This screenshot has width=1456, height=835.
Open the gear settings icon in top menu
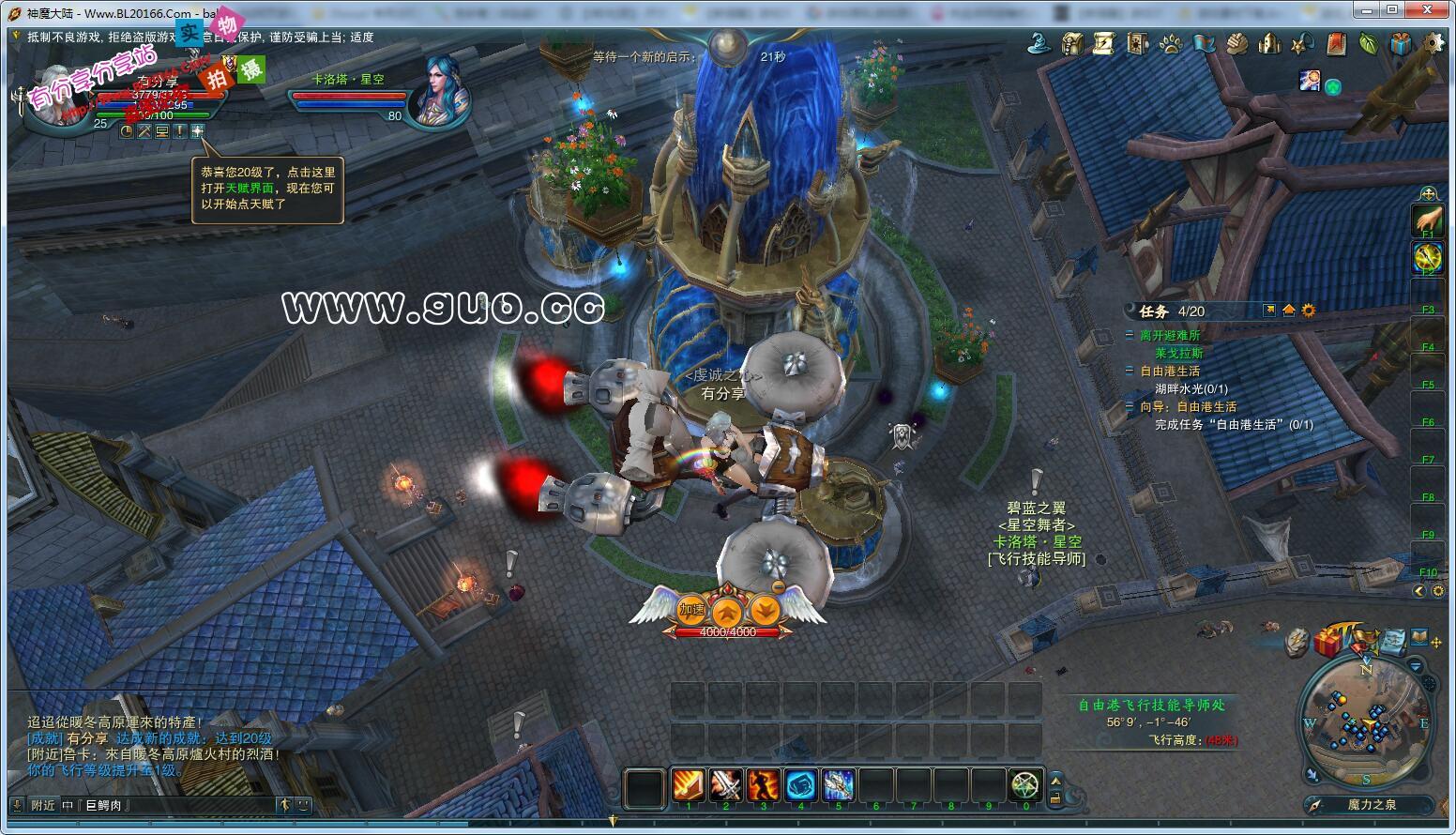[1433, 43]
